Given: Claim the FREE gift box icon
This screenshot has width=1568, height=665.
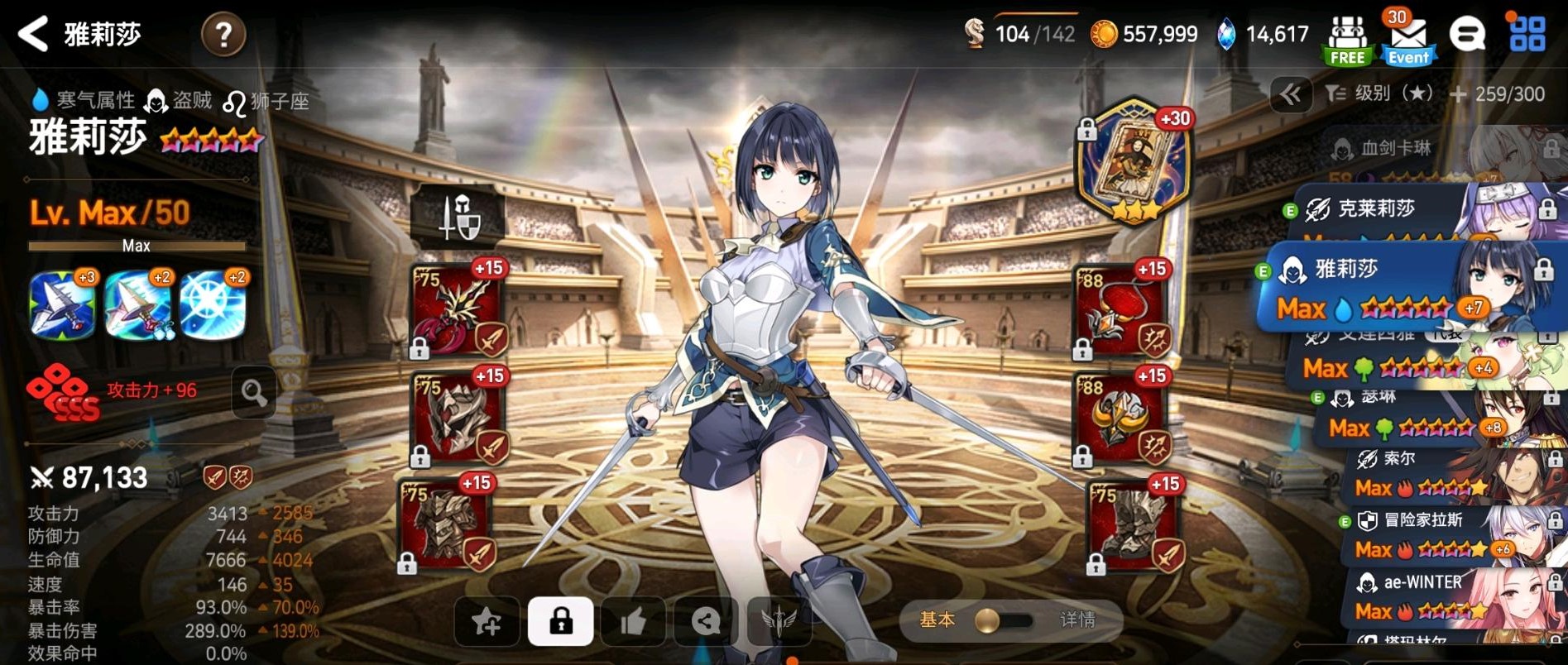Looking at the screenshot, I should point(1347,40).
